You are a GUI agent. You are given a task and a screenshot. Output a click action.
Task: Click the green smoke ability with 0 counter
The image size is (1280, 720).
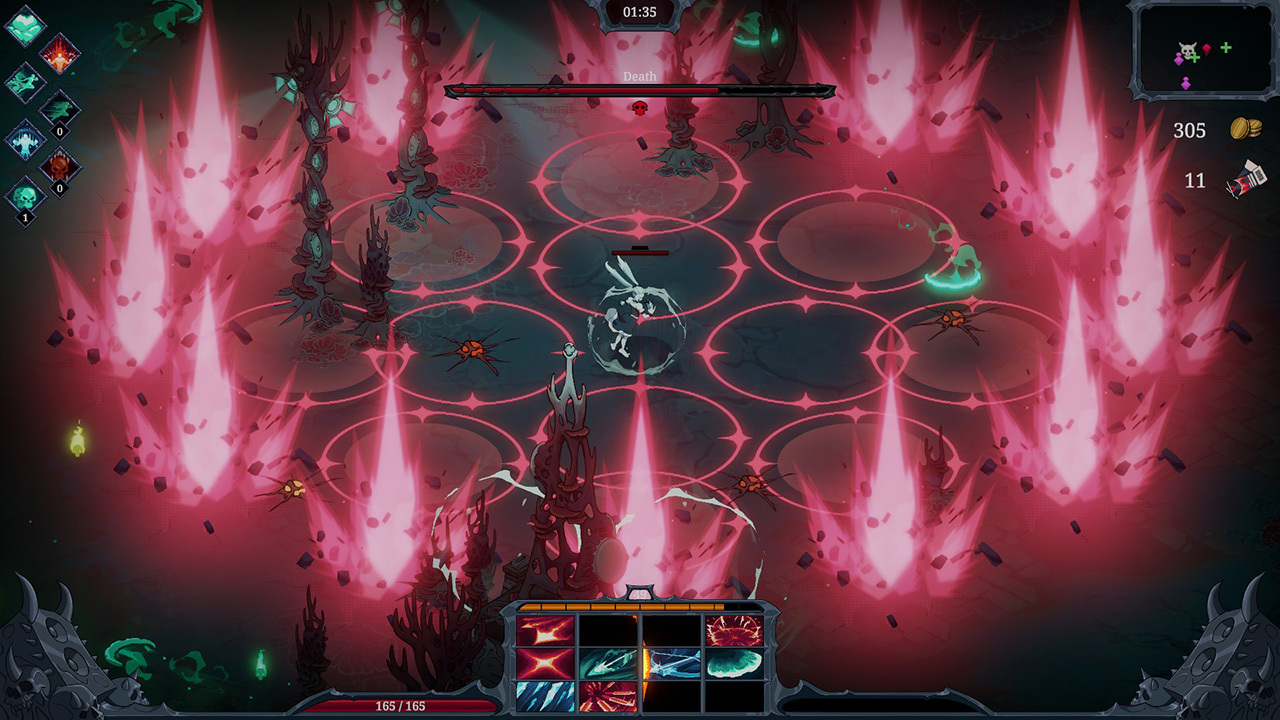59,107
